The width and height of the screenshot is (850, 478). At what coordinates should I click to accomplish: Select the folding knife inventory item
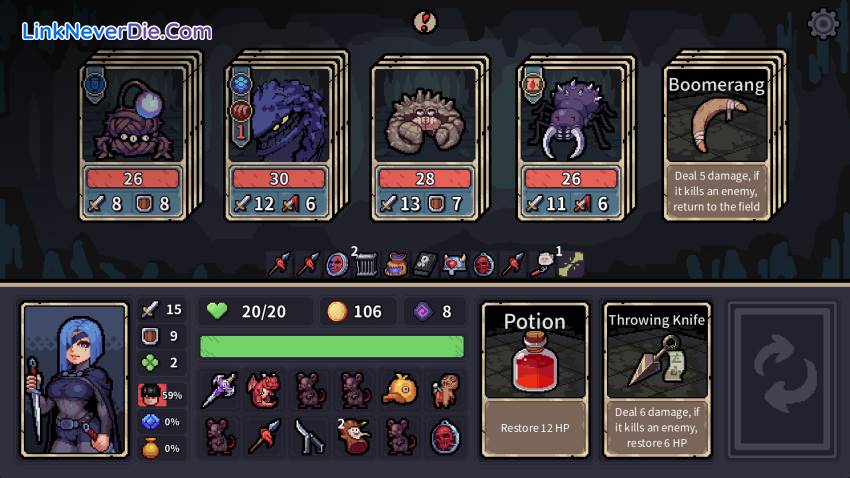click(309, 436)
